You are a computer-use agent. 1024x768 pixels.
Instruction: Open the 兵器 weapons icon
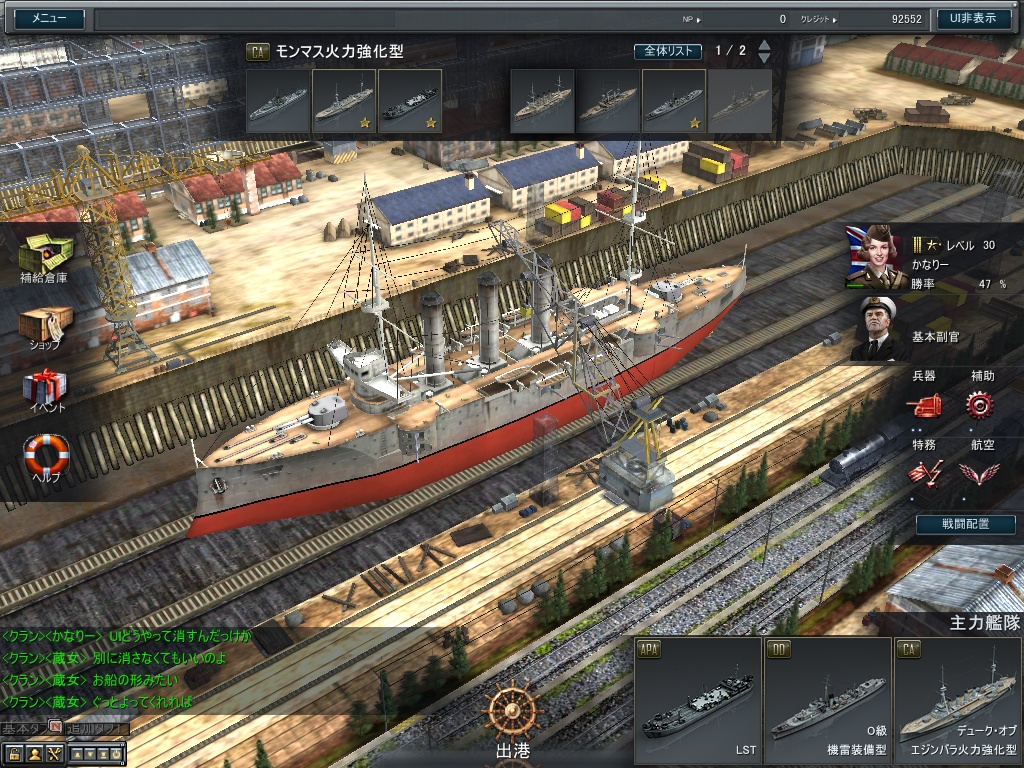[924, 404]
